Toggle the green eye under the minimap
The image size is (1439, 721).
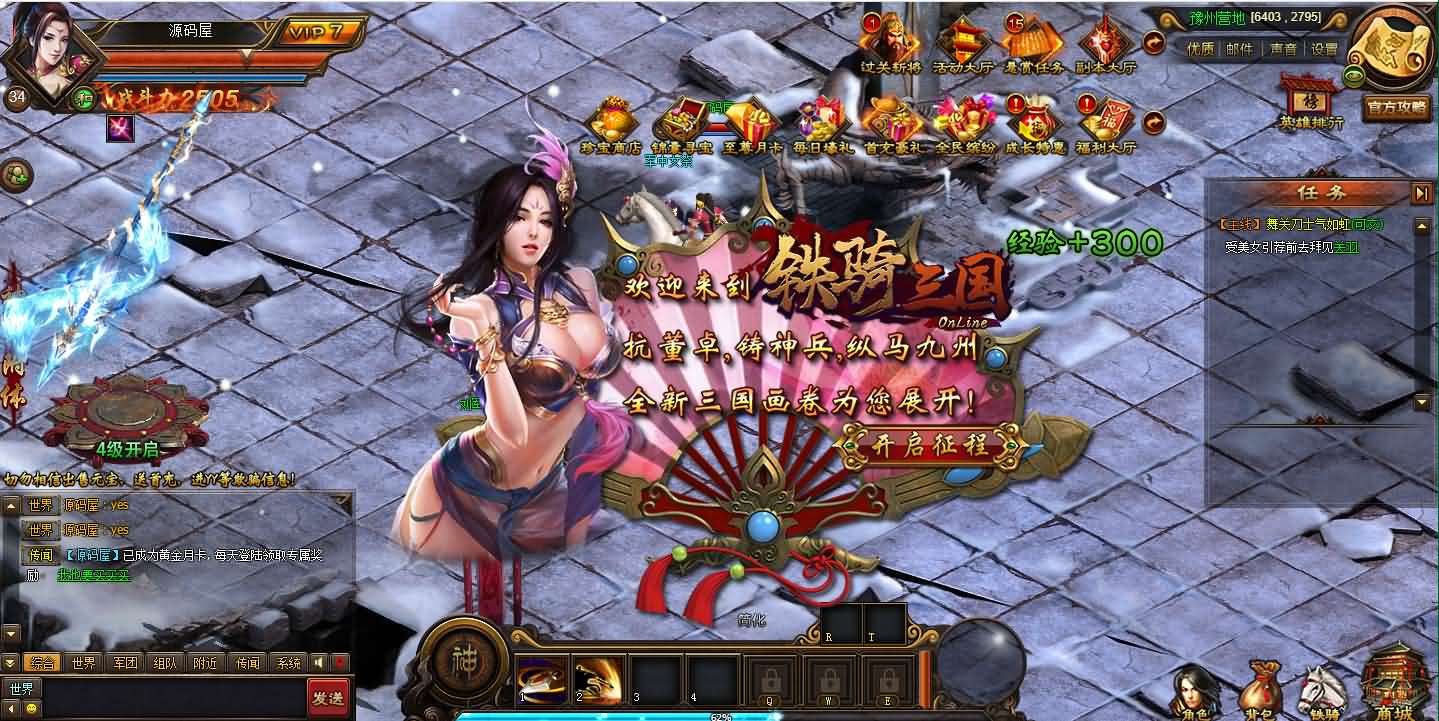tap(1353, 74)
